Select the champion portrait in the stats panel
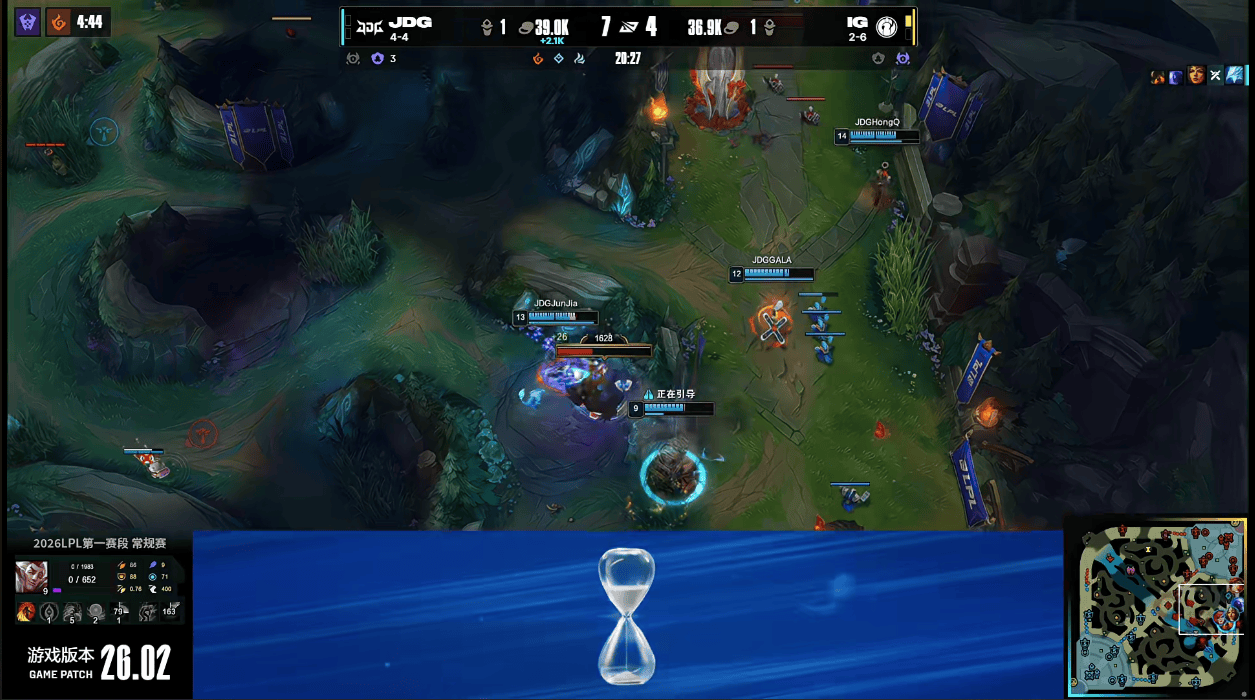 coord(31,577)
